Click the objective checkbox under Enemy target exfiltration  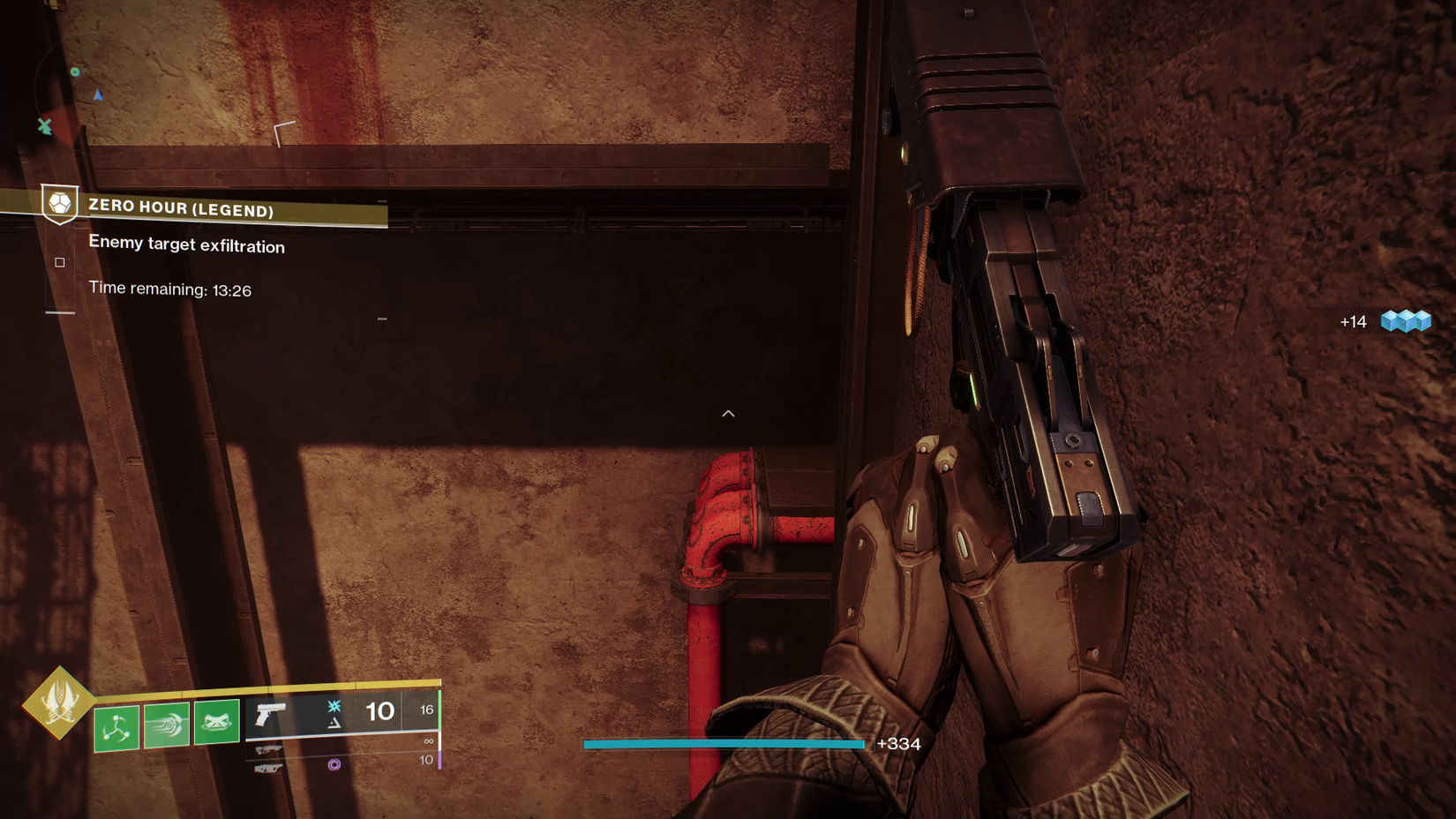(x=60, y=262)
